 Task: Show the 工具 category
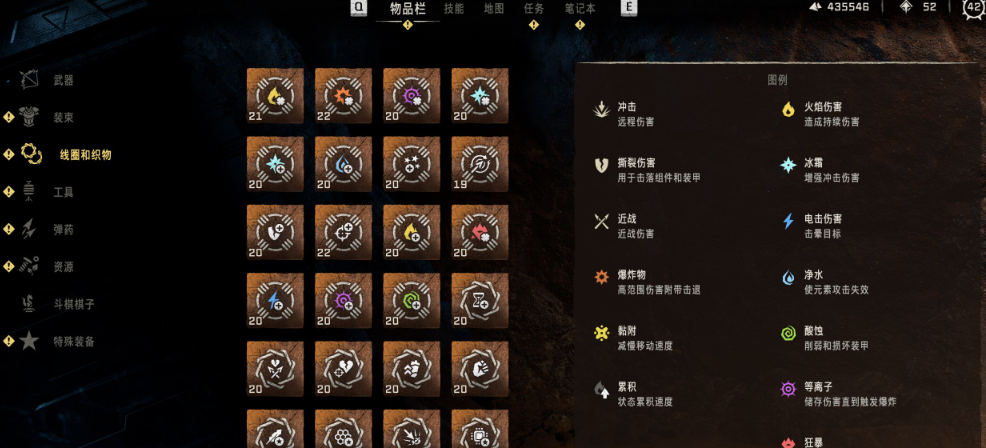(x=62, y=192)
